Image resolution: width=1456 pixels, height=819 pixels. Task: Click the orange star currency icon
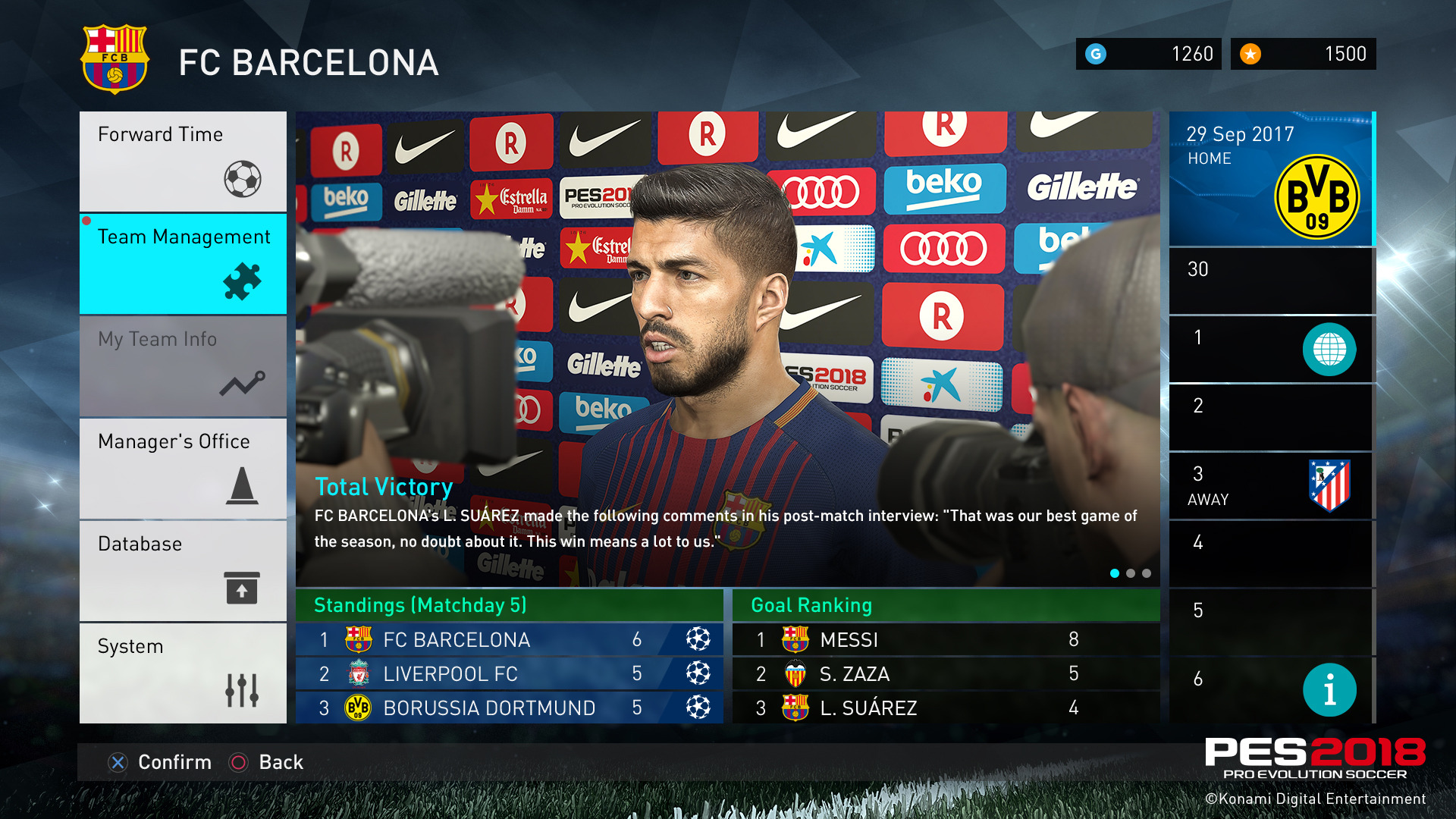coord(1252,53)
